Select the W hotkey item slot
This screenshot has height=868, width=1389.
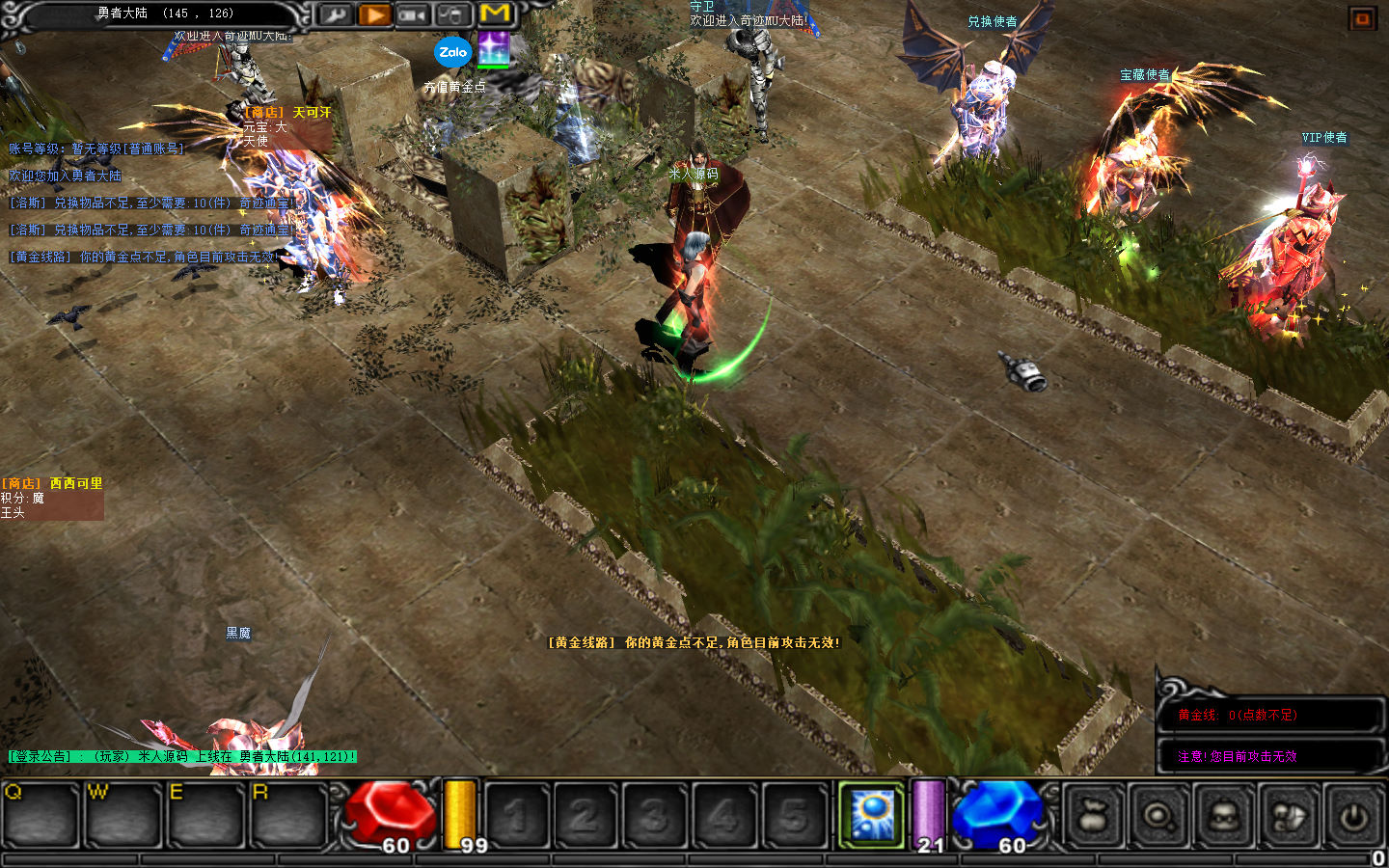123,816
